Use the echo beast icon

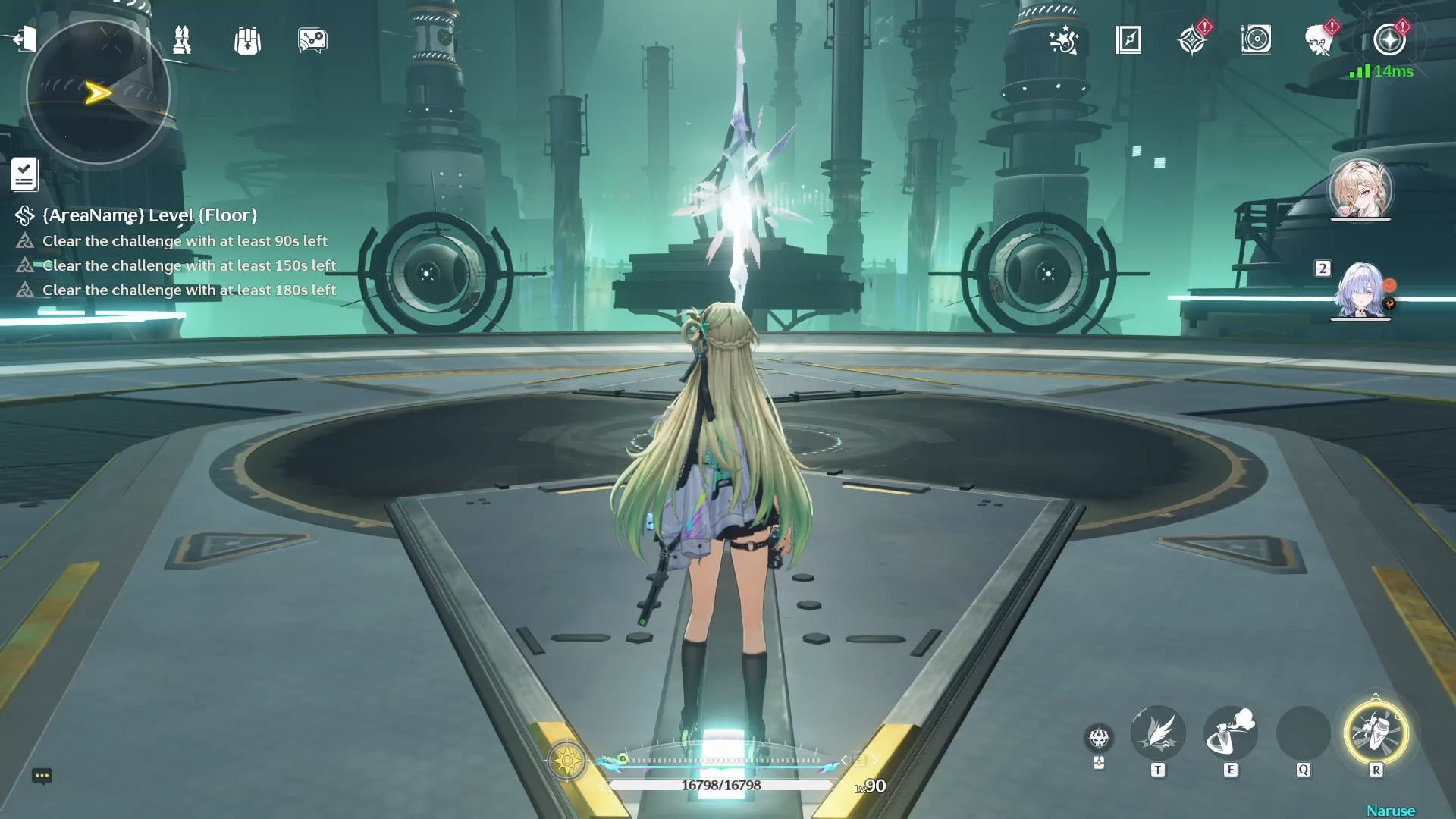pyautogui.click(x=1099, y=737)
